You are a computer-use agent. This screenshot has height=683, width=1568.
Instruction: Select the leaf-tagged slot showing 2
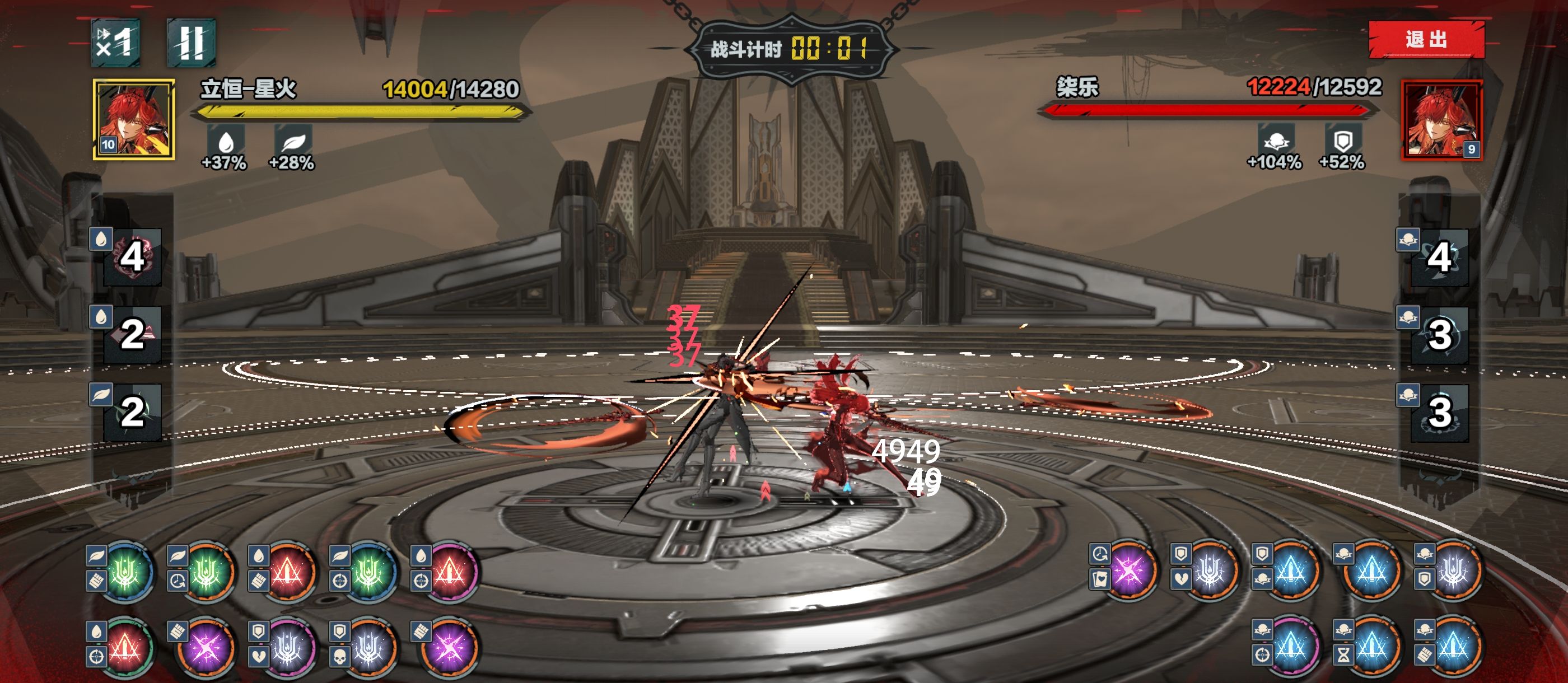point(132,412)
